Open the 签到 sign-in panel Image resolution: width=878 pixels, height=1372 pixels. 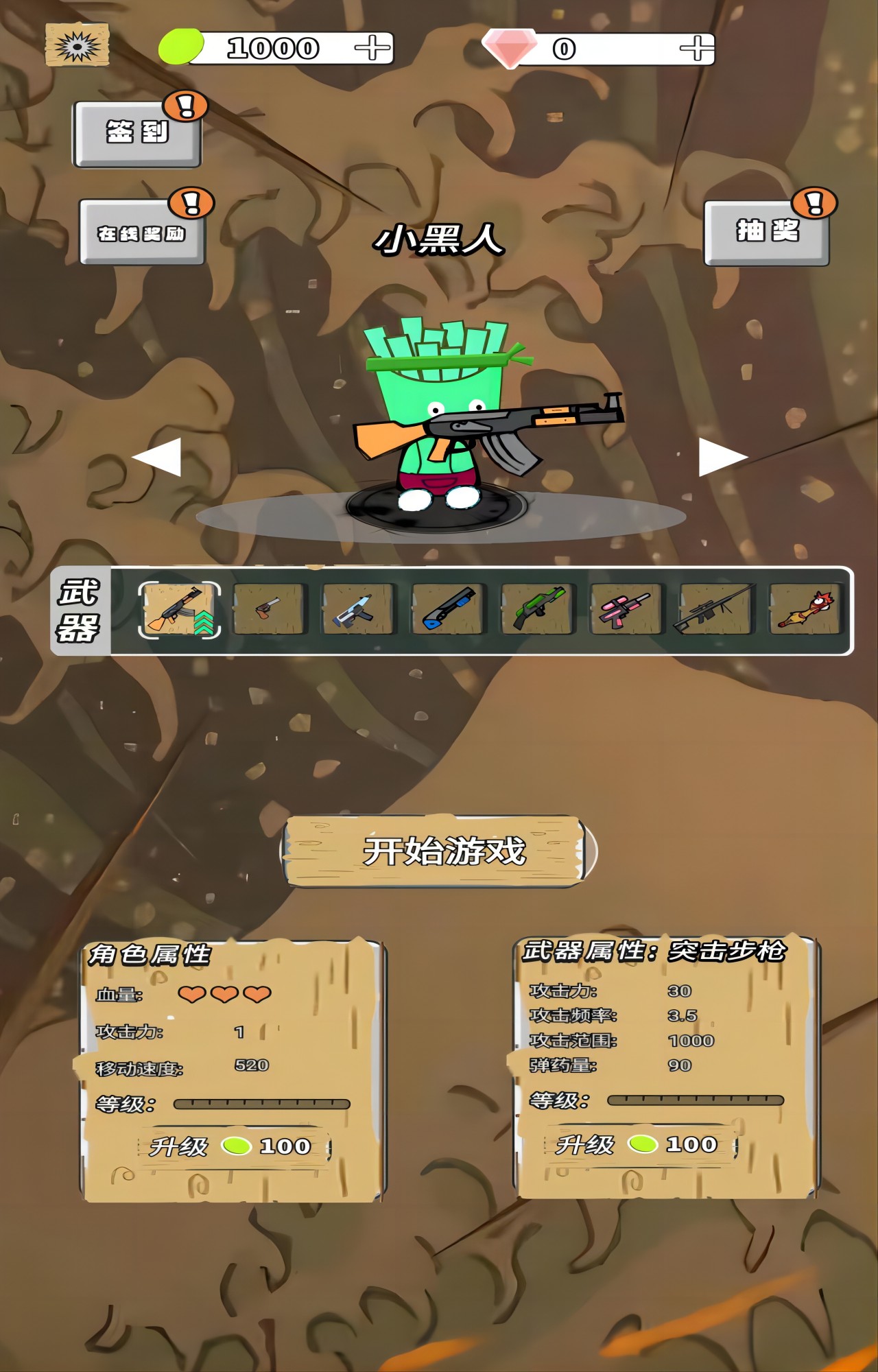pos(136,132)
